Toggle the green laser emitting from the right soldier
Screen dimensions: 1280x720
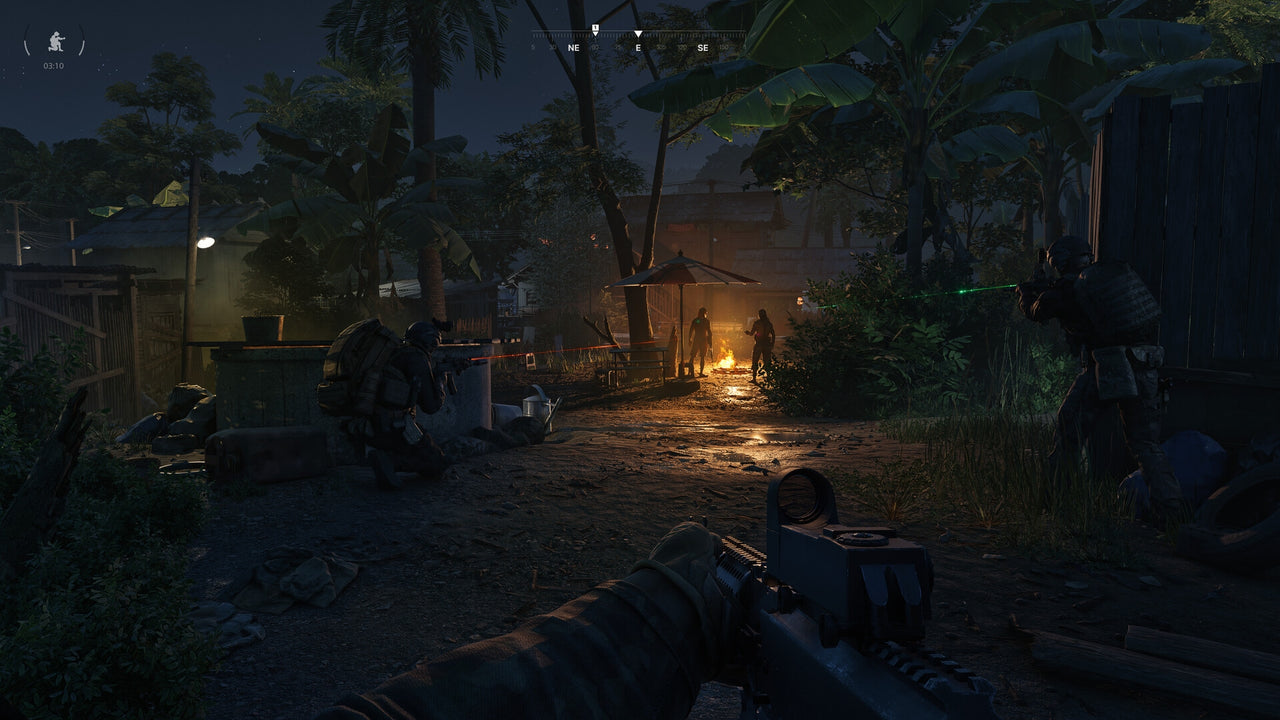(960, 290)
